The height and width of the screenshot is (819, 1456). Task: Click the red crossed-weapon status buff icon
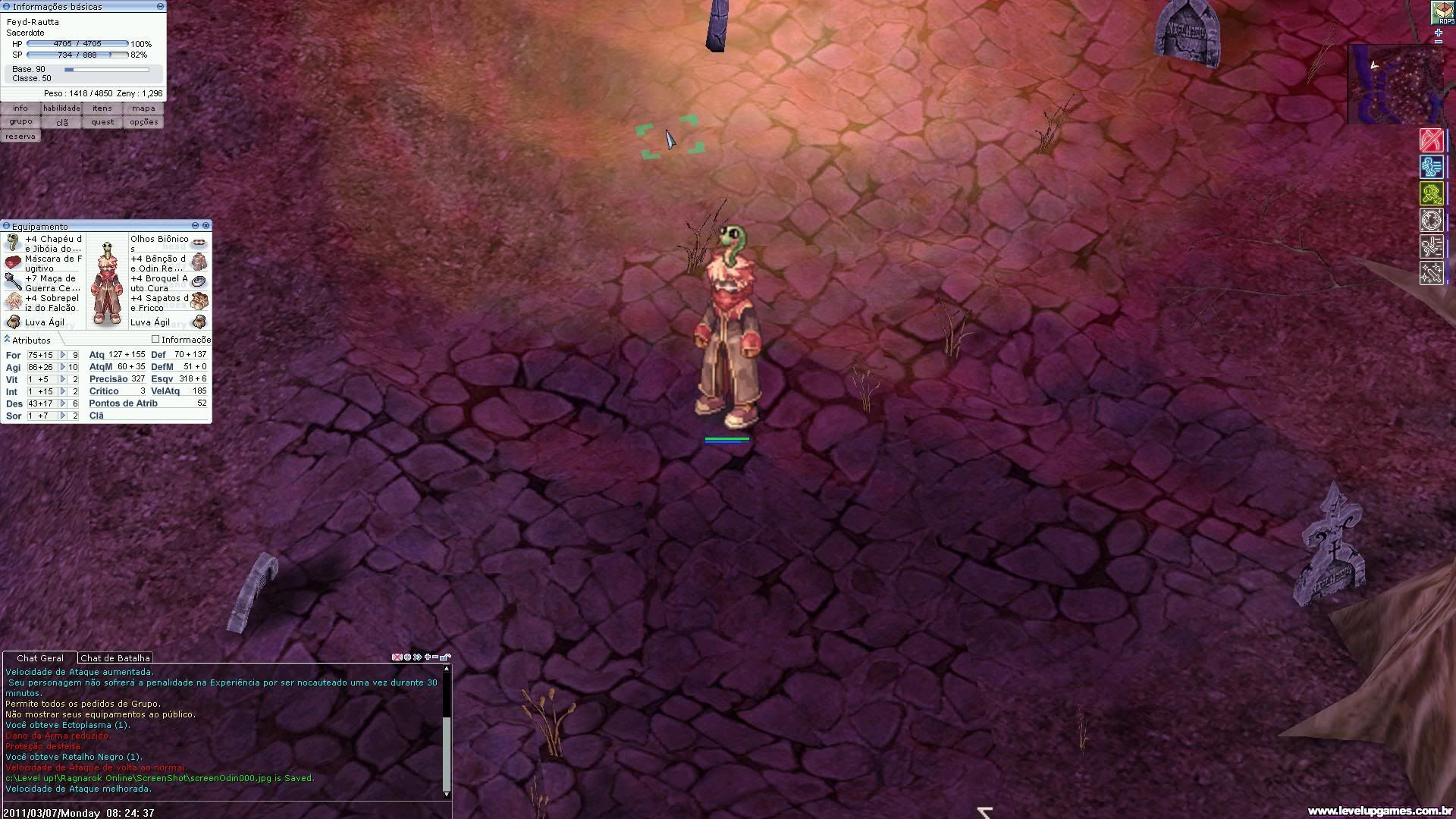pyautogui.click(x=1432, y=140)
